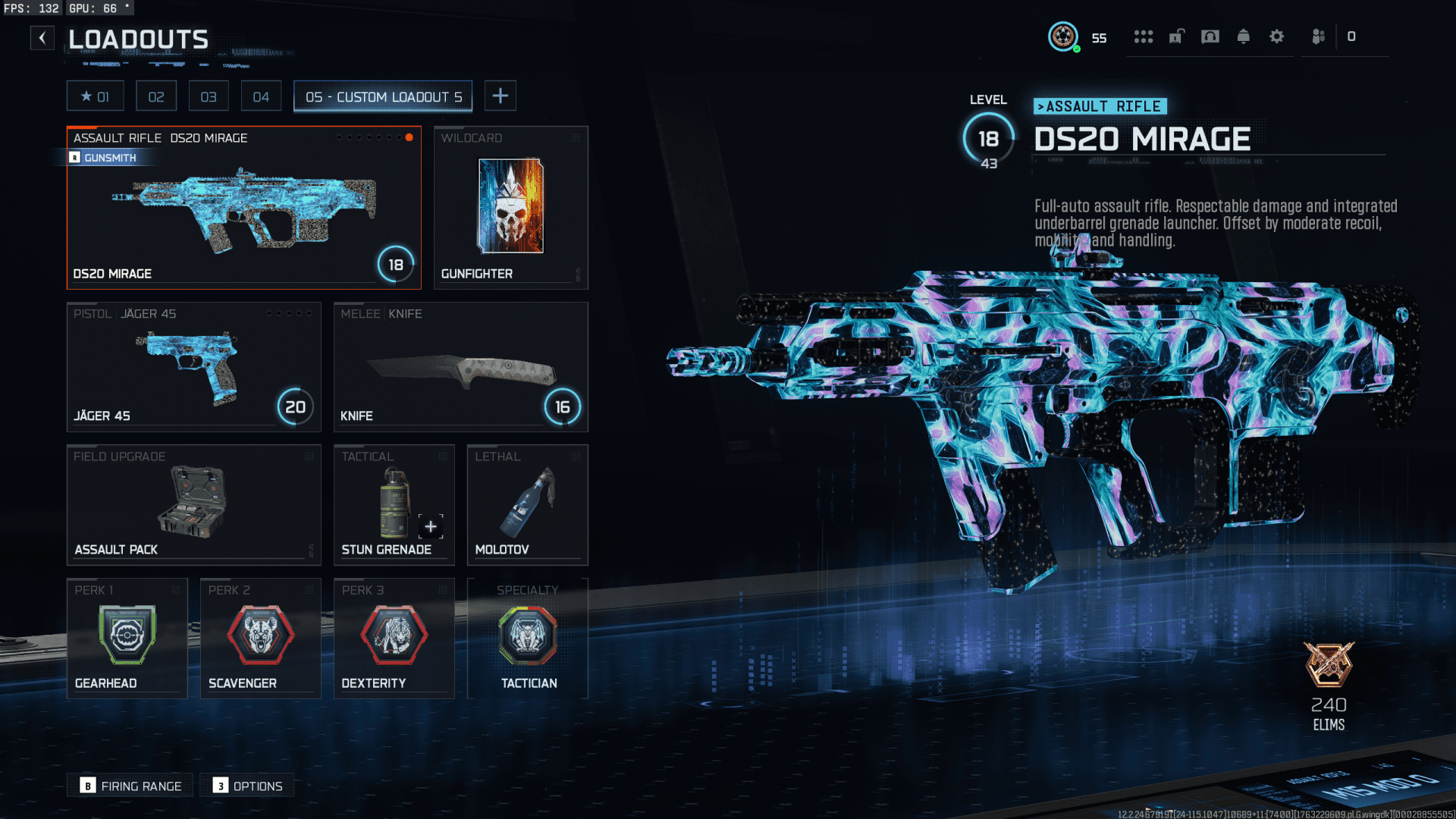Go back using the arrow beside Loadouts
This screenshot has height=819, width=1456.
pos(42,38)
